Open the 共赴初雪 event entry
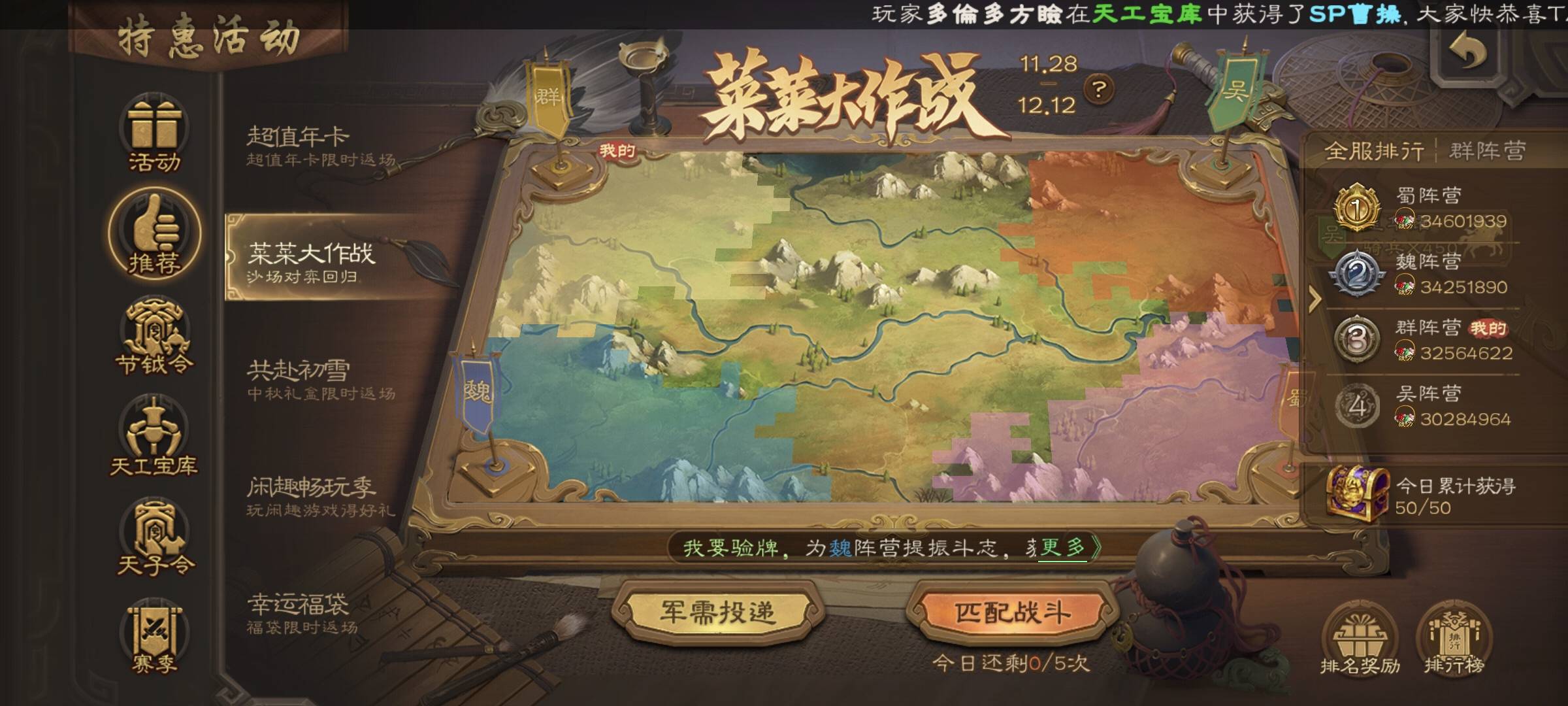 [x=320, y=379]
